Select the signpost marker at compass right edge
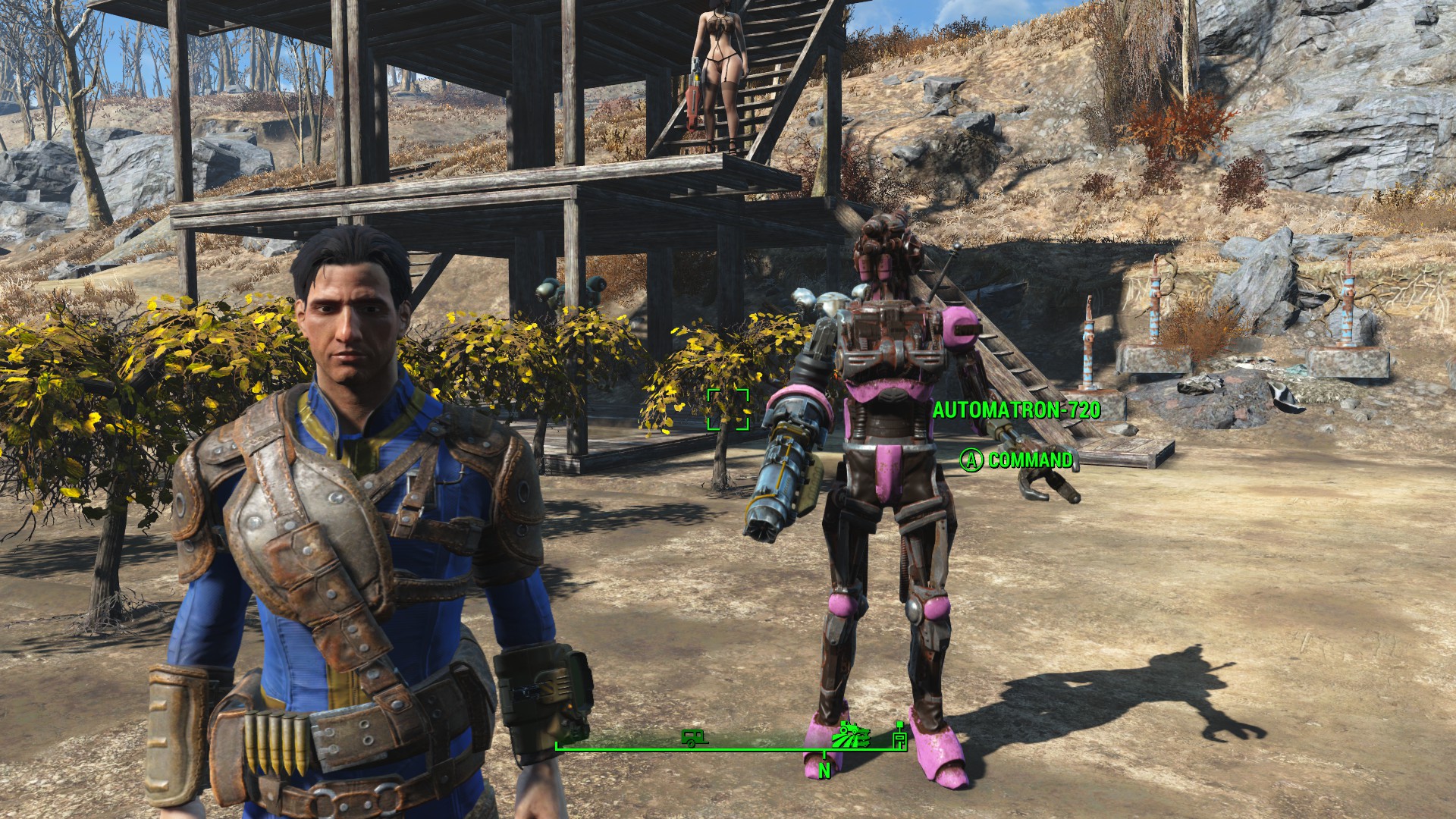 [x=900, y=738]
